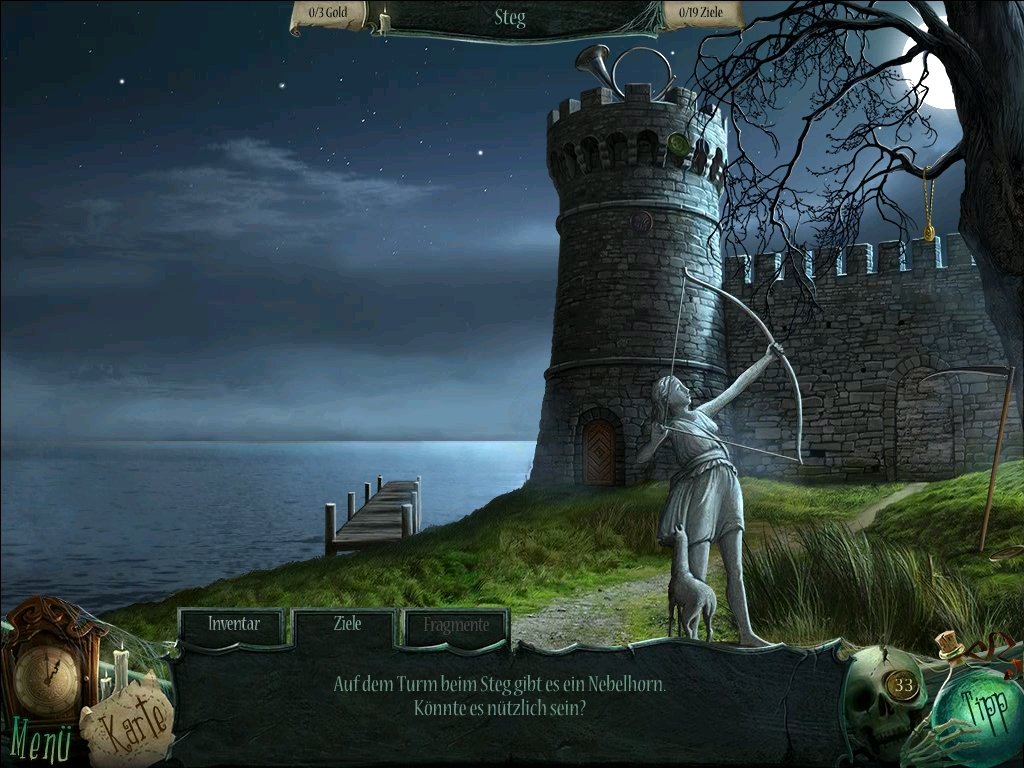The height and width of the screenshot is (768, 1024).
Task: Select the Ziele tab
Action: (346, 624)
